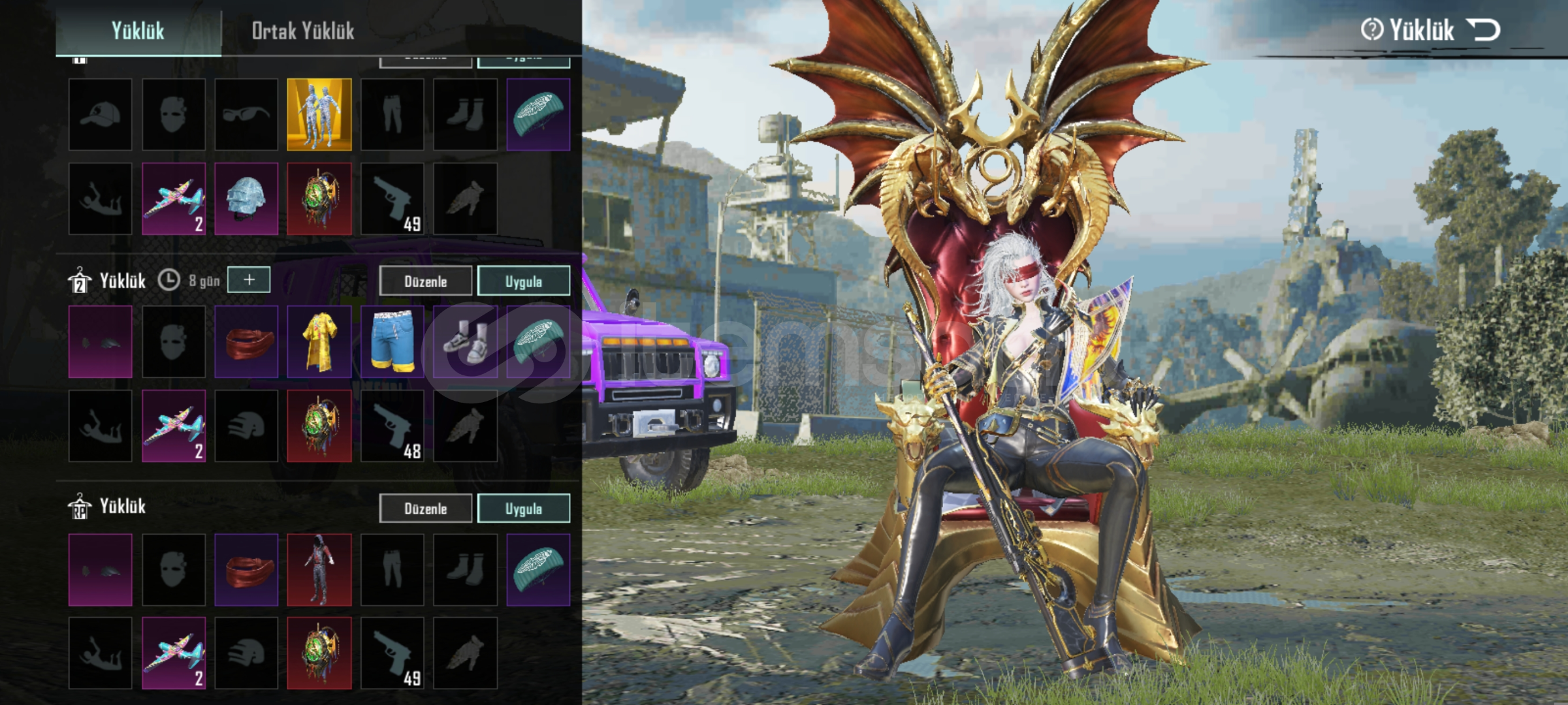
Task: Select the gray sneakers slot
Action: pos(465,342)
